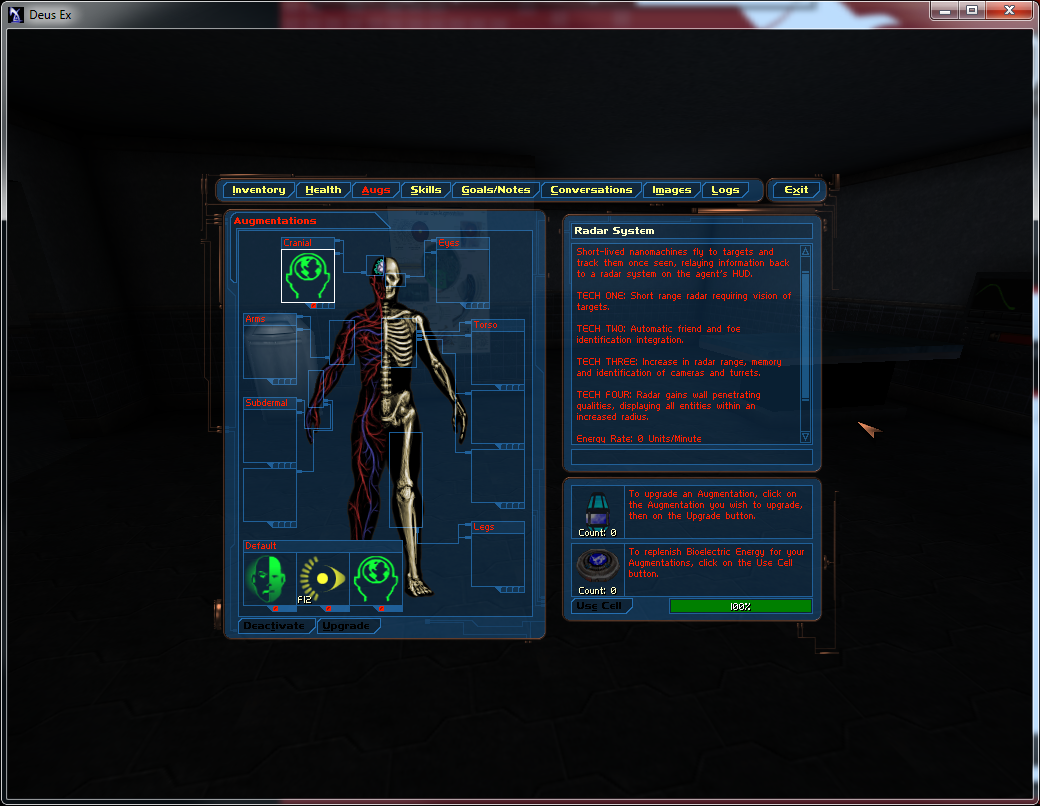
Task: Click the description panel's down scroll arrow
Action: (x=806, y=437)
